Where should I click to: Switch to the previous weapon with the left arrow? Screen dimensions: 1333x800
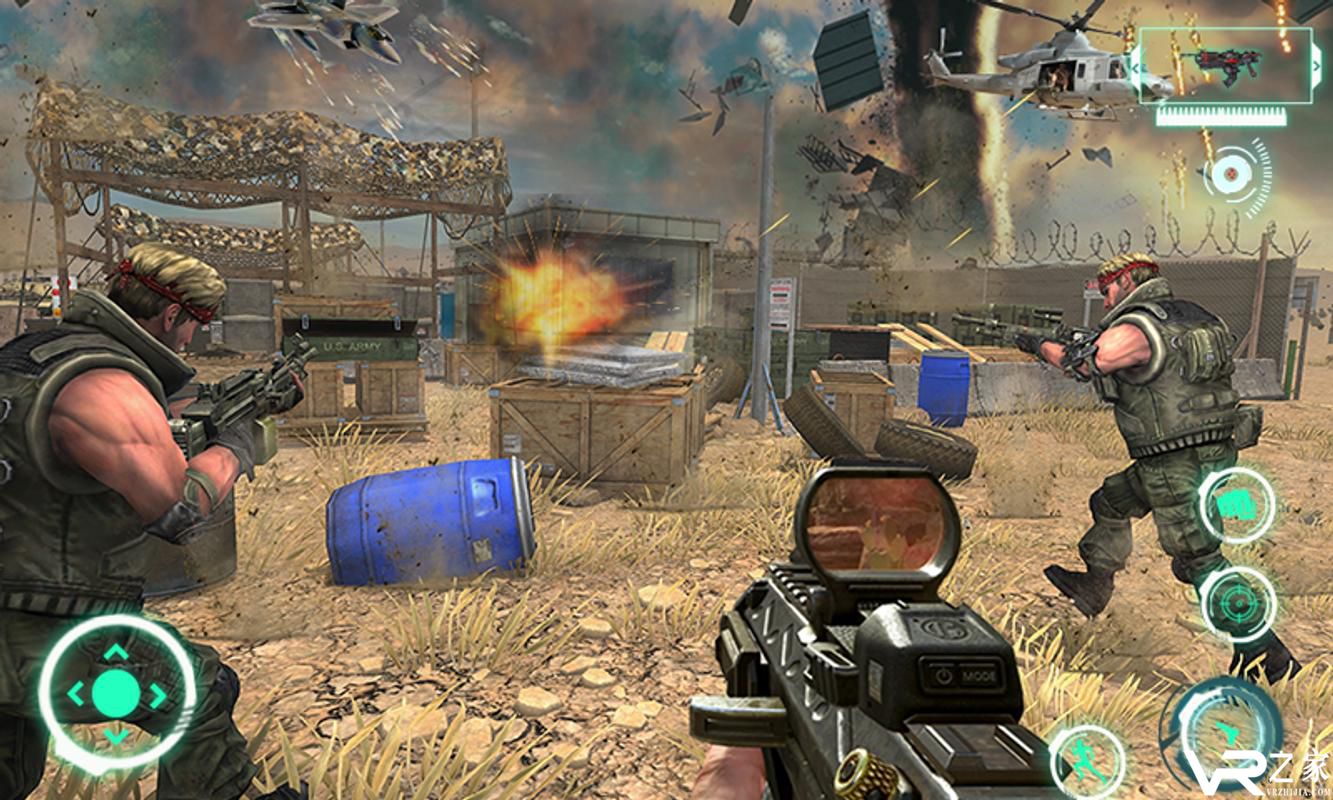[x=1136, y=67]
